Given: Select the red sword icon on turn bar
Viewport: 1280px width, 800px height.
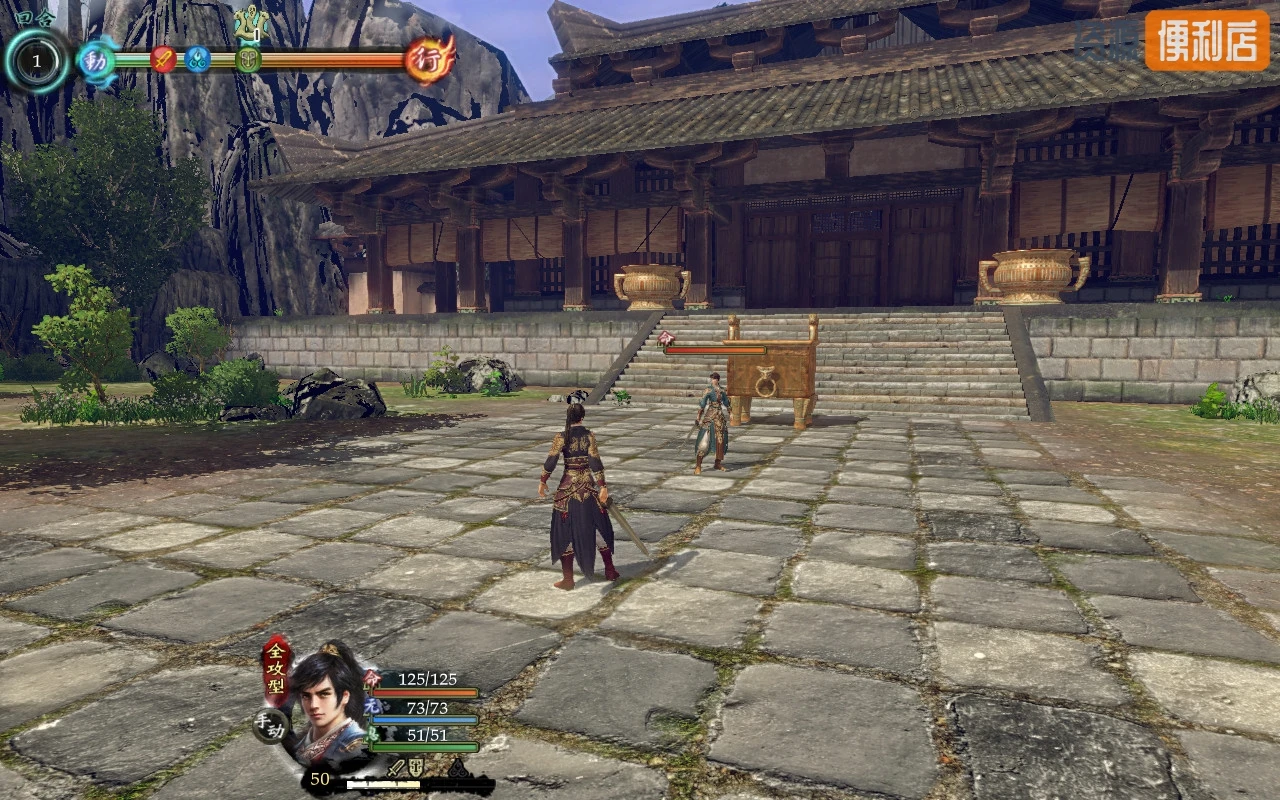Looking at the screenshot, I should point(163,59).
